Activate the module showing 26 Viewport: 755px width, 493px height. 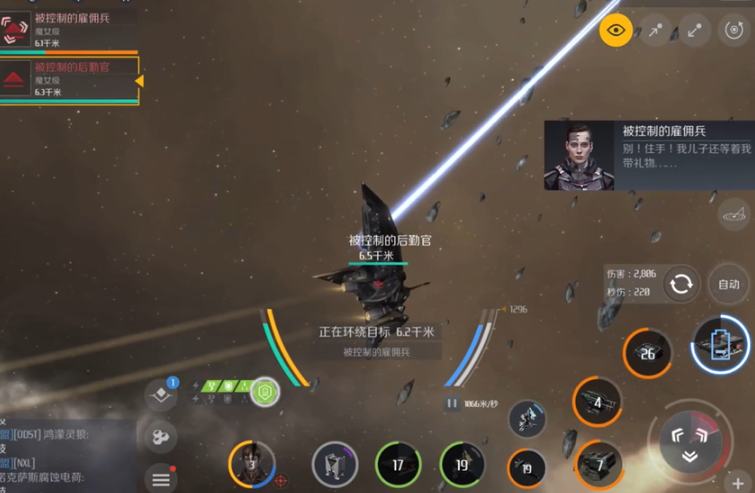pos(647,354)
